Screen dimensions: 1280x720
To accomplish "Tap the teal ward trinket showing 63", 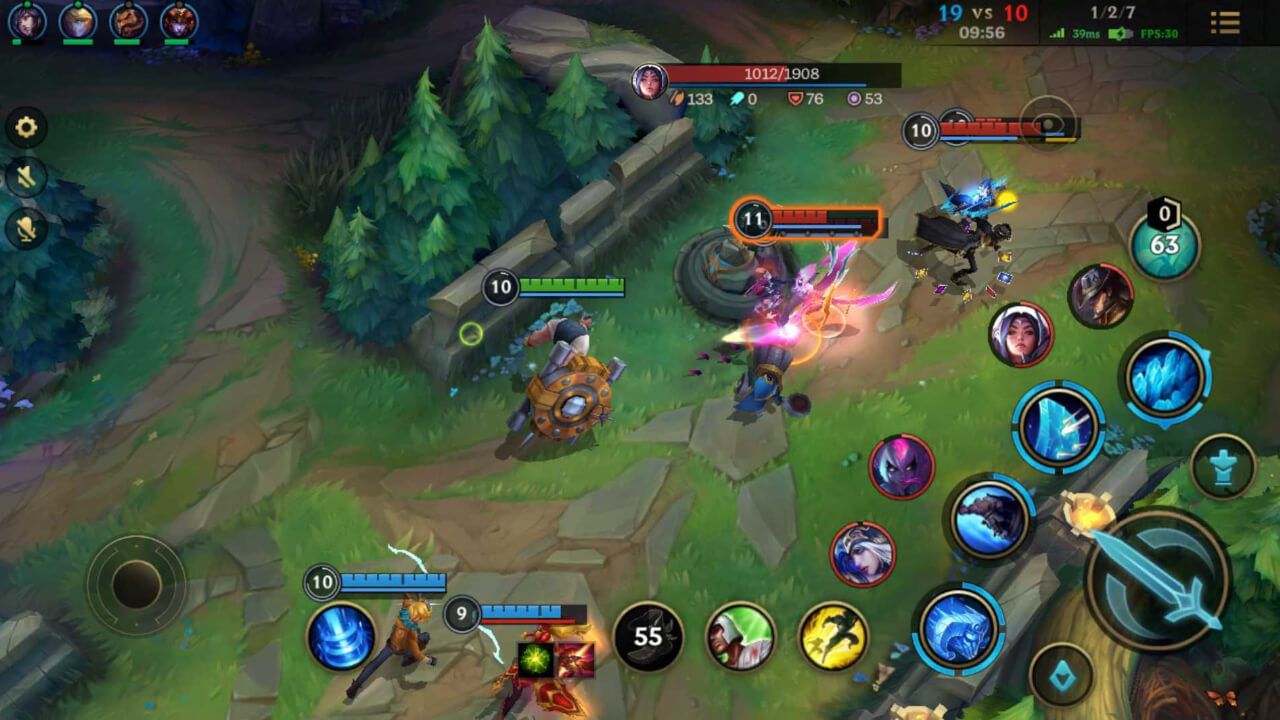I will (x=1164, y=245).
